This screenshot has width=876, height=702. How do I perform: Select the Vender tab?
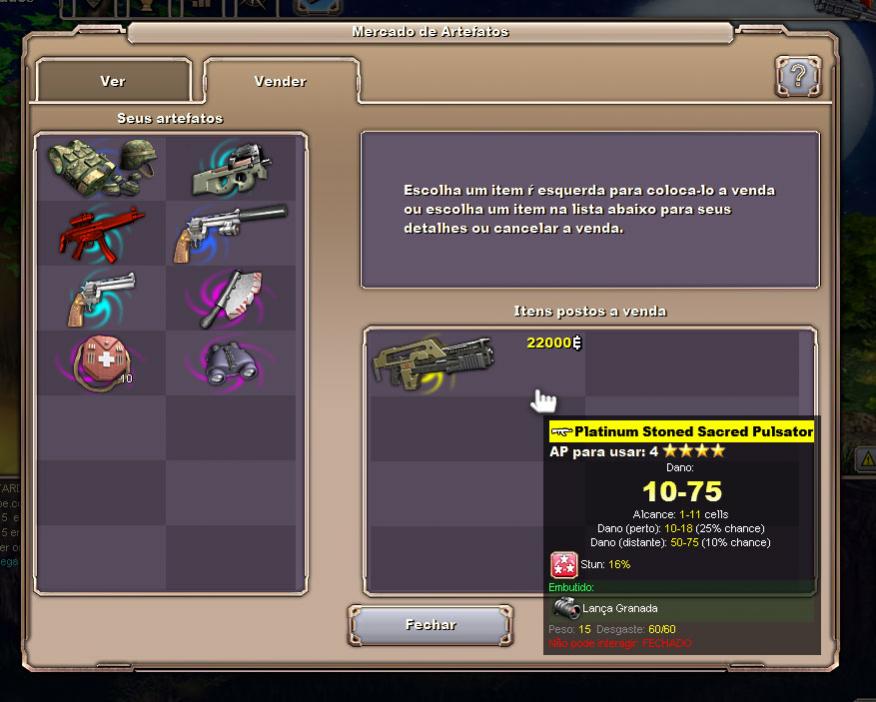(x=280, y=81)
